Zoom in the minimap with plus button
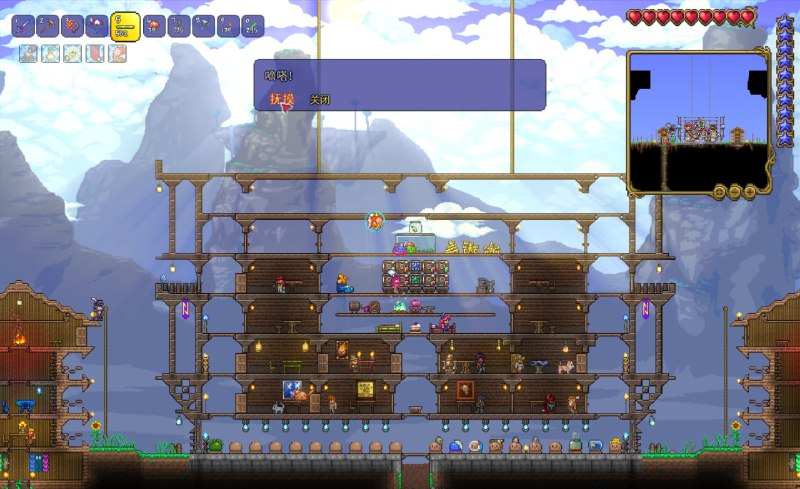Viewport: 800px width, 489px height. (x=749, y=191)
